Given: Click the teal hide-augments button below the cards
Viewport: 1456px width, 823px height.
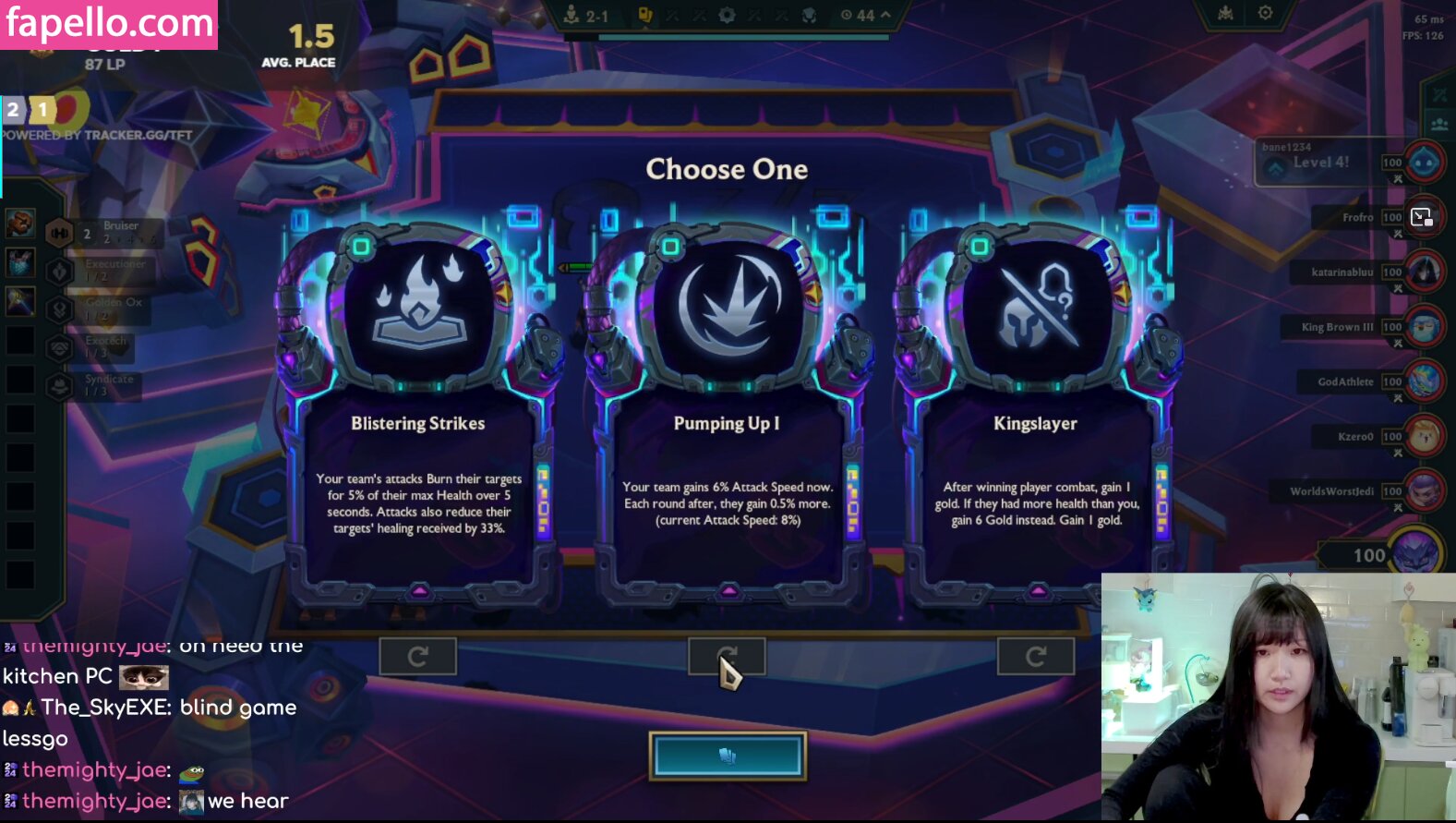Looking at the screenshot, I should [x=728, y=756].
